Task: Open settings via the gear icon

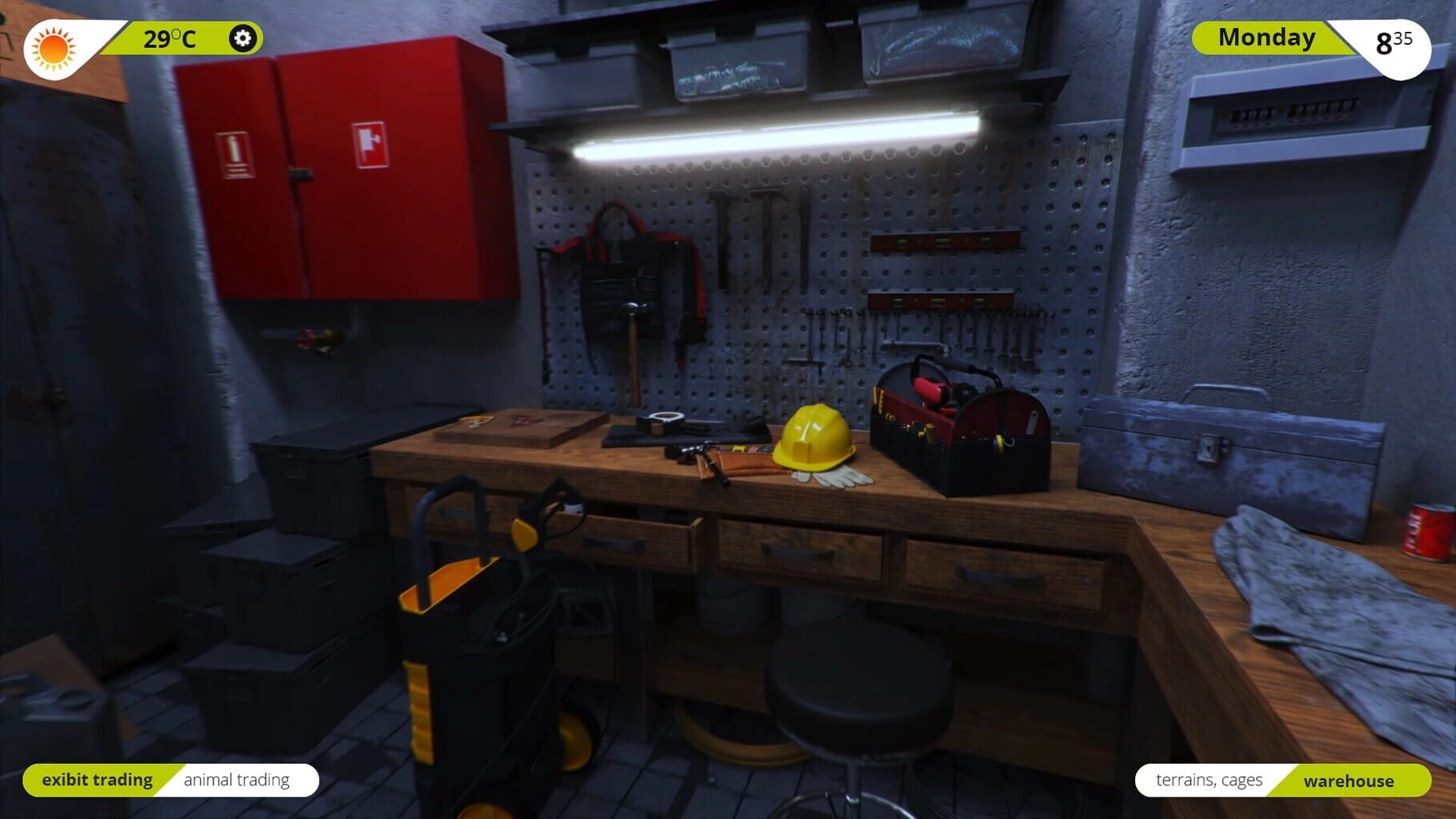Action: 242,38
